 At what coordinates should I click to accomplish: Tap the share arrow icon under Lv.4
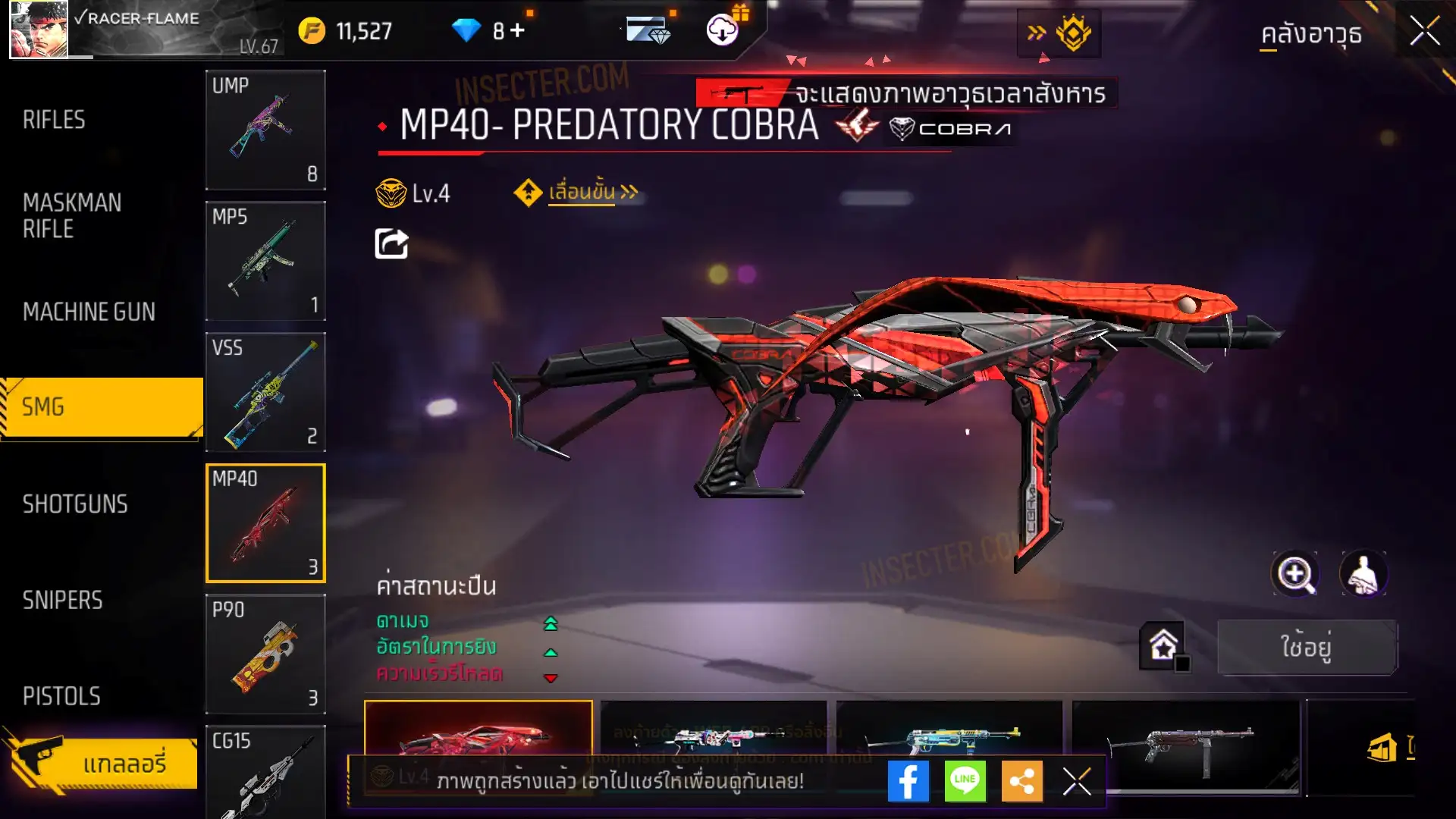click(391, 244)
